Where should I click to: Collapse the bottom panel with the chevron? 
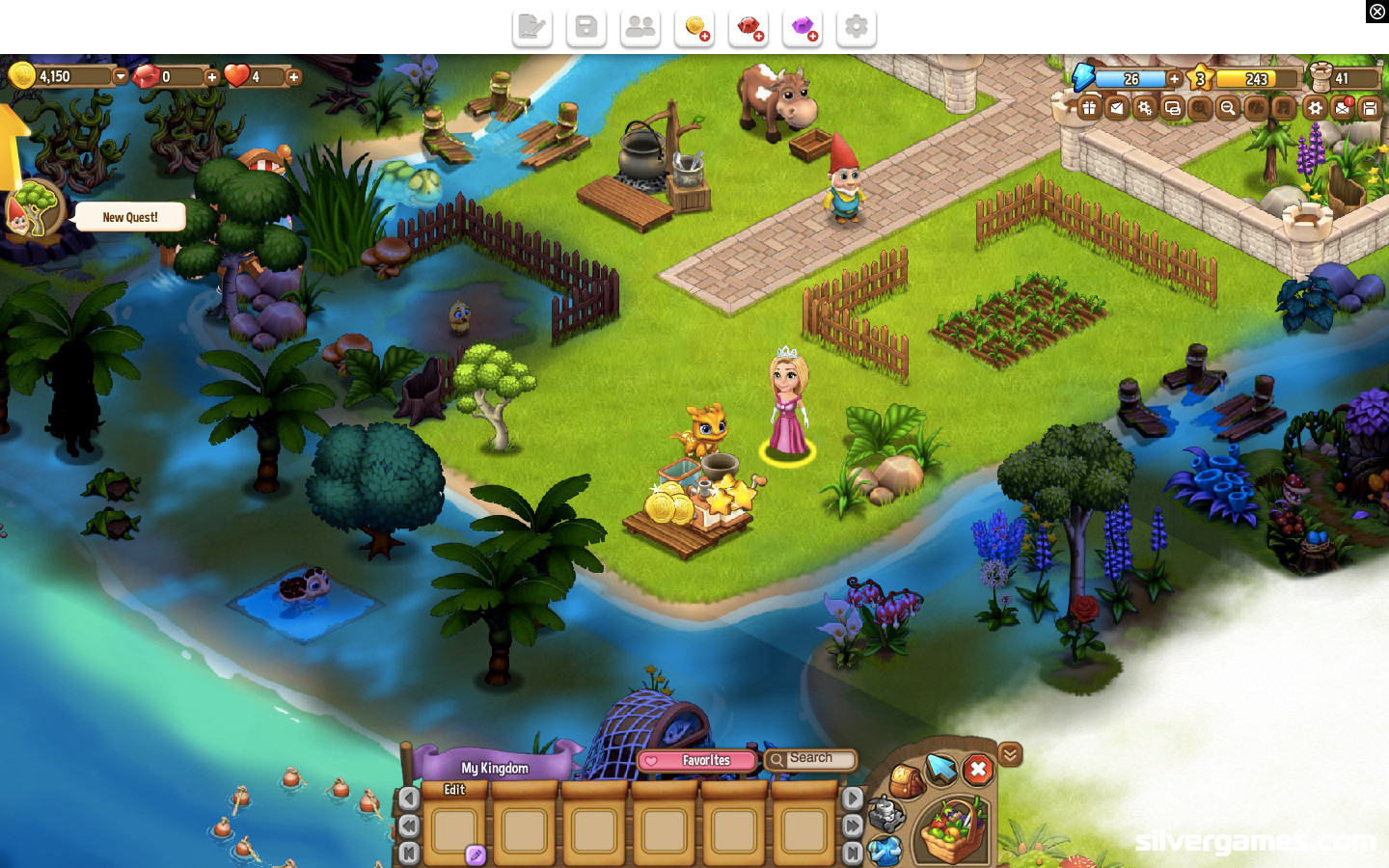point(1010,754)
